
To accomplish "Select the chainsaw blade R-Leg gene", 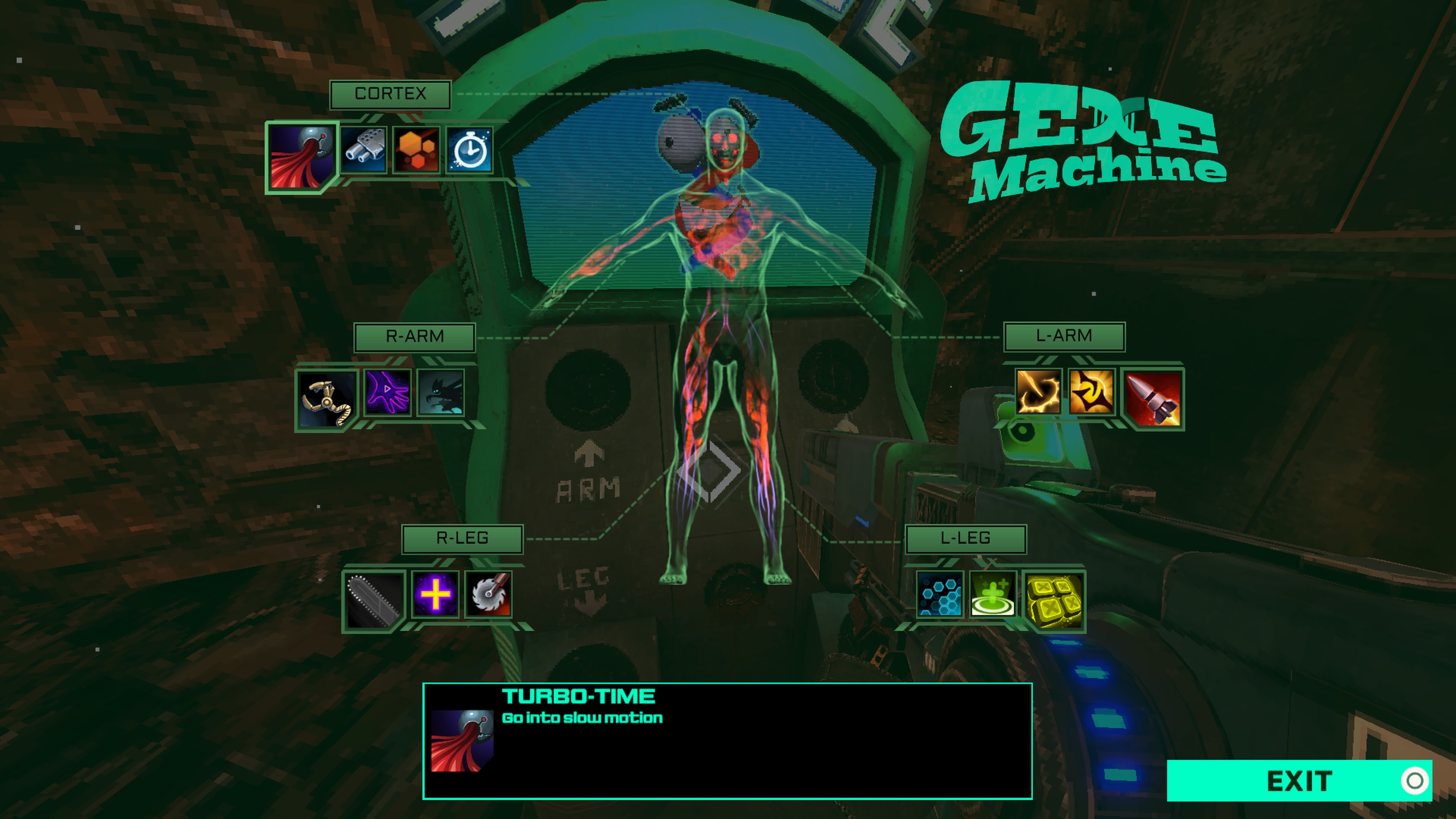I will 373,600.
